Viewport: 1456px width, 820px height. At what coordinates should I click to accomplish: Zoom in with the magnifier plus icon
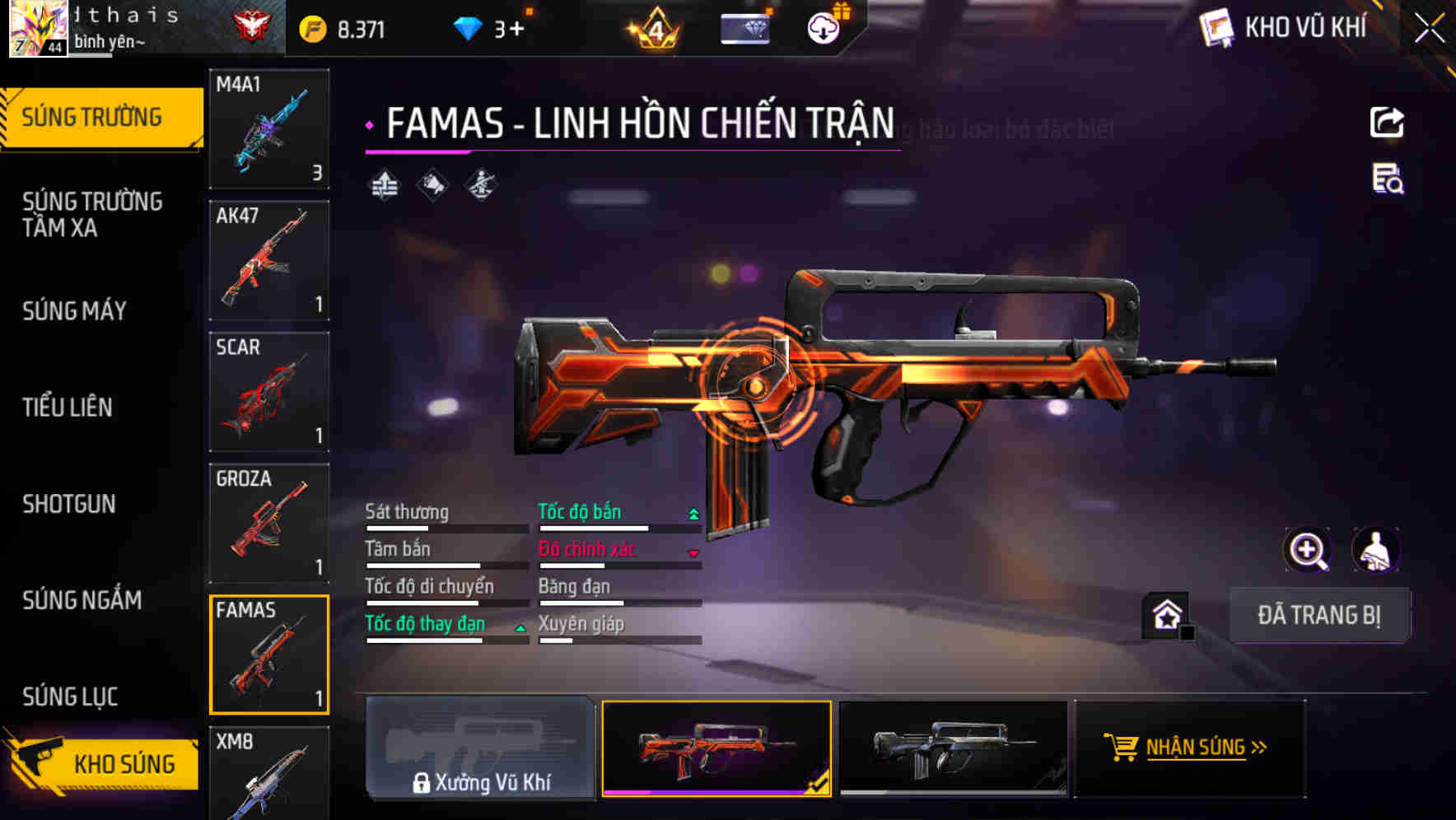[x=1307, y=550]
